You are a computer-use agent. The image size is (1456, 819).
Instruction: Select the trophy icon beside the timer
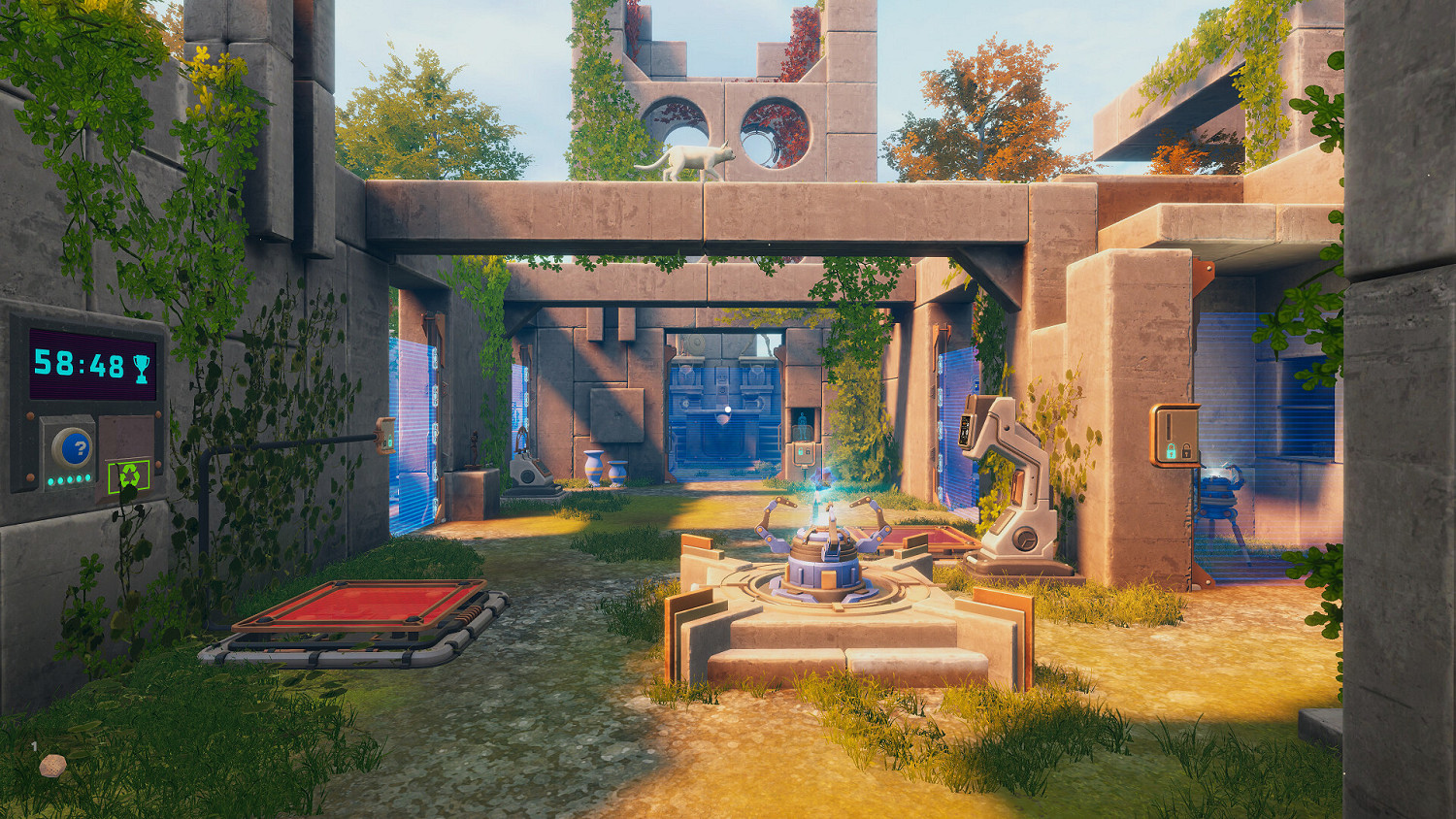(x=141, y=370)
